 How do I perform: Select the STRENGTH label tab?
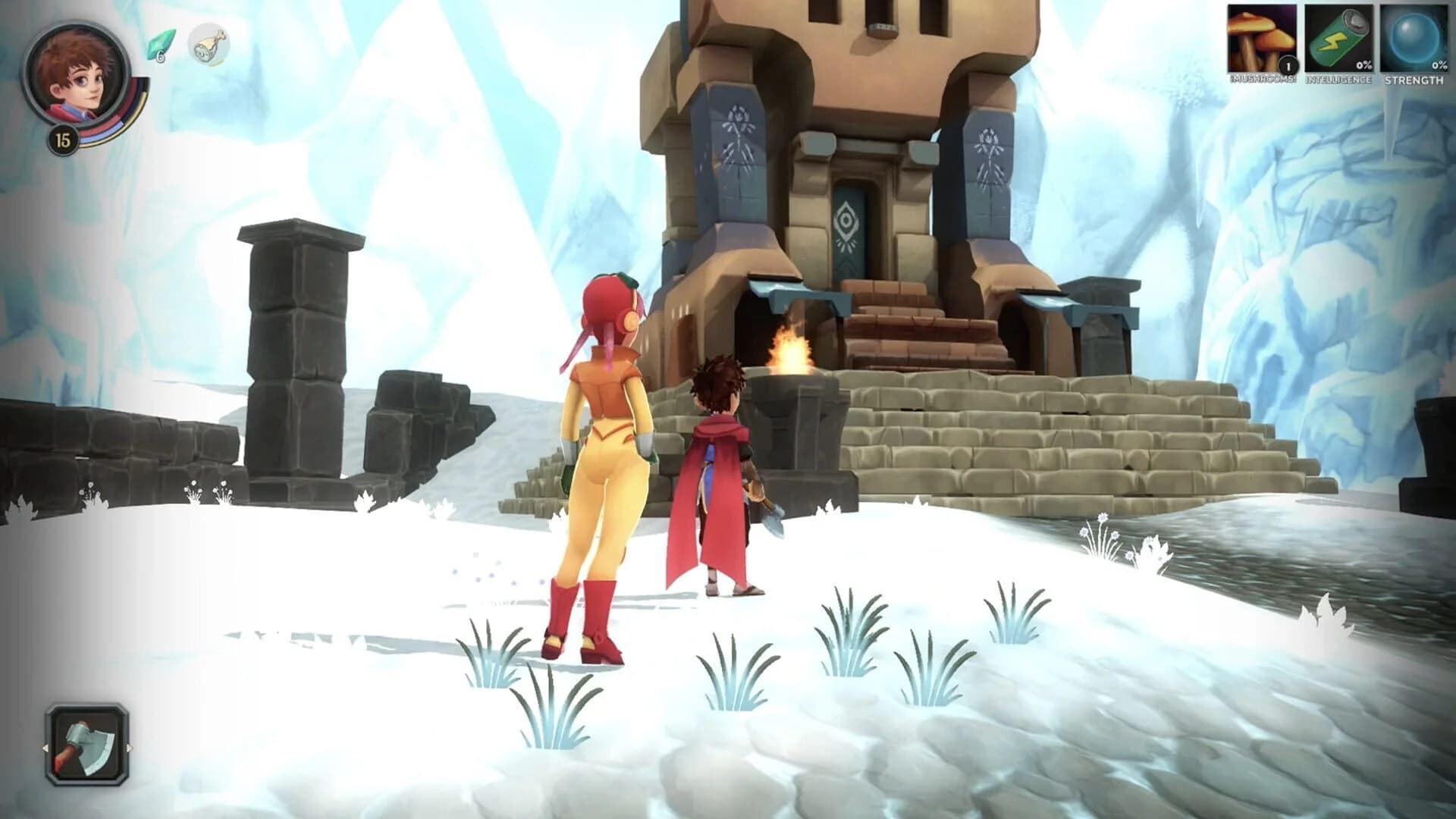pos(1412,79)
